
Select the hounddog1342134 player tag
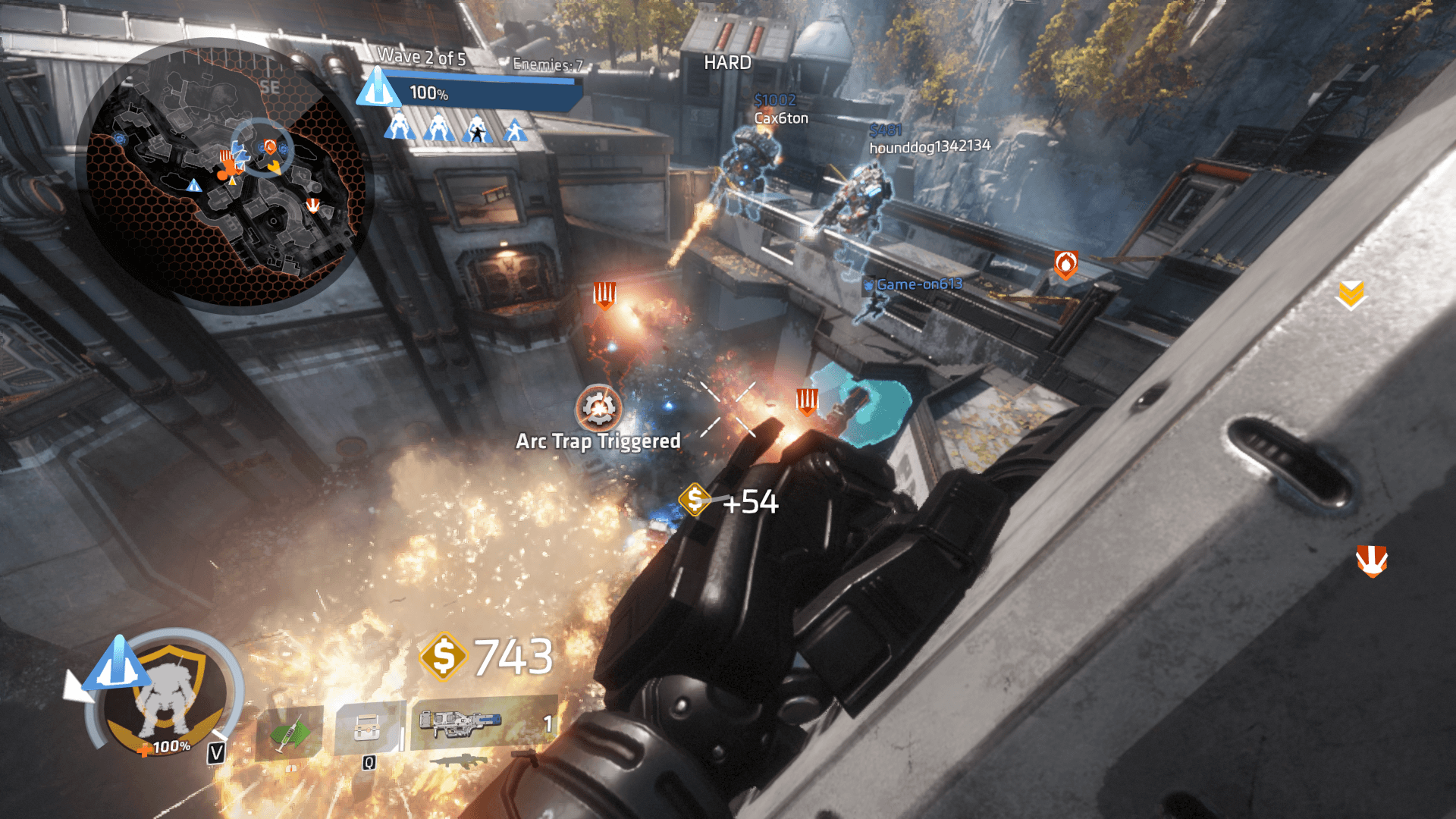pyautogui.click(x=929, y=146)
